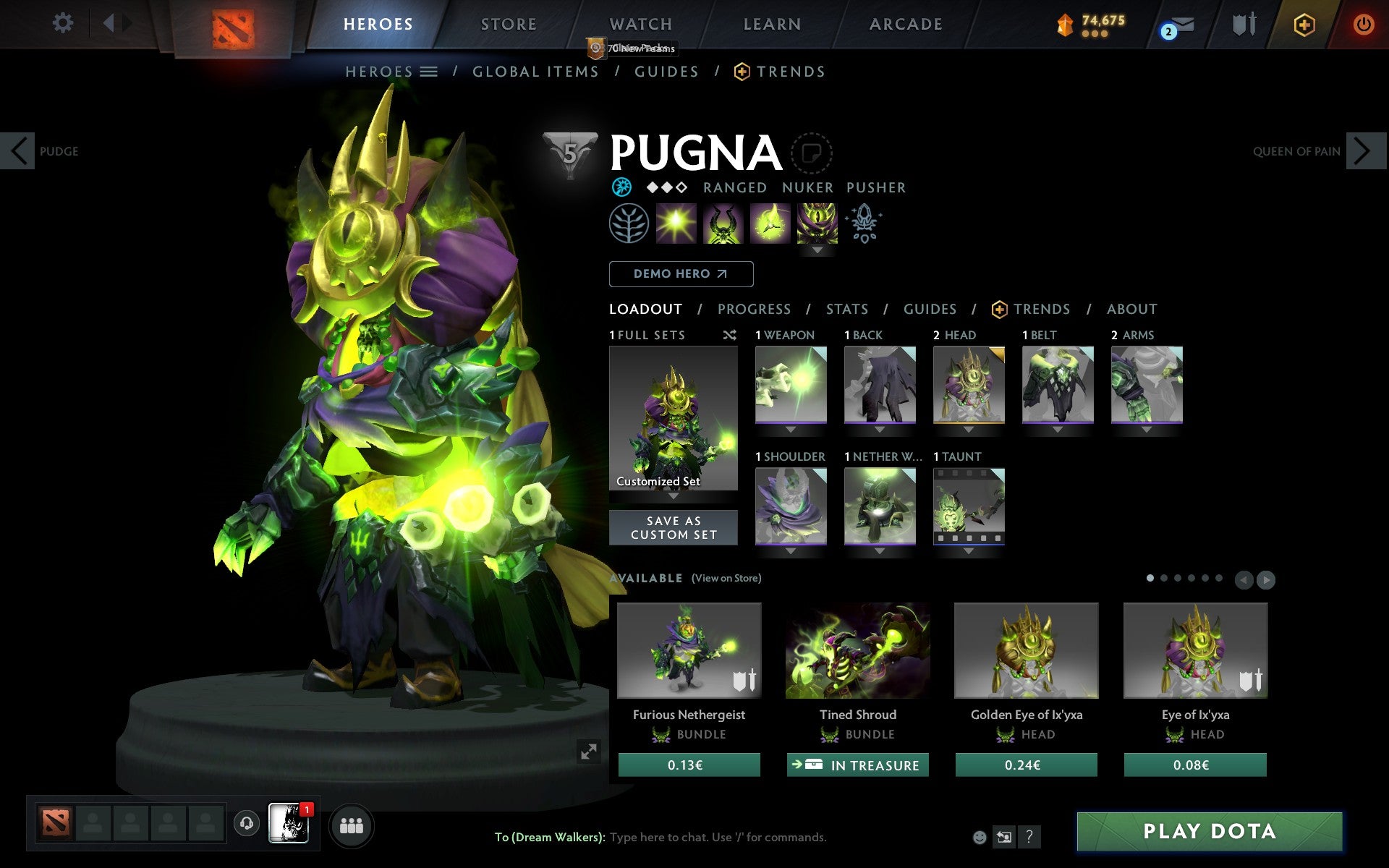Click the shuffle icon beside 1 Full Sets
Image resolution: width=1389 pixels, height=868 pixels.
(x=730, y=335)
